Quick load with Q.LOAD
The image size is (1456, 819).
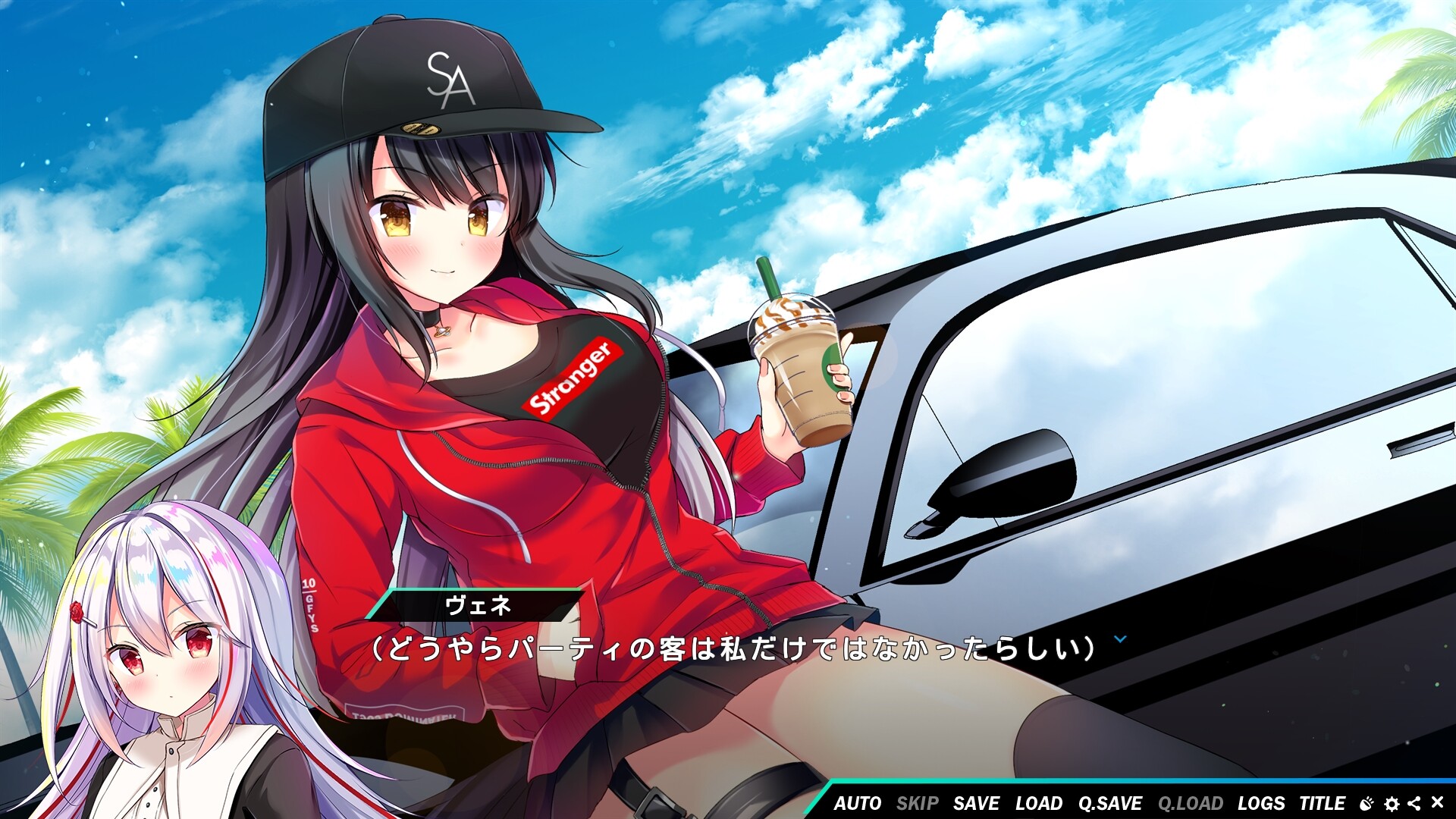point(1190,803)
